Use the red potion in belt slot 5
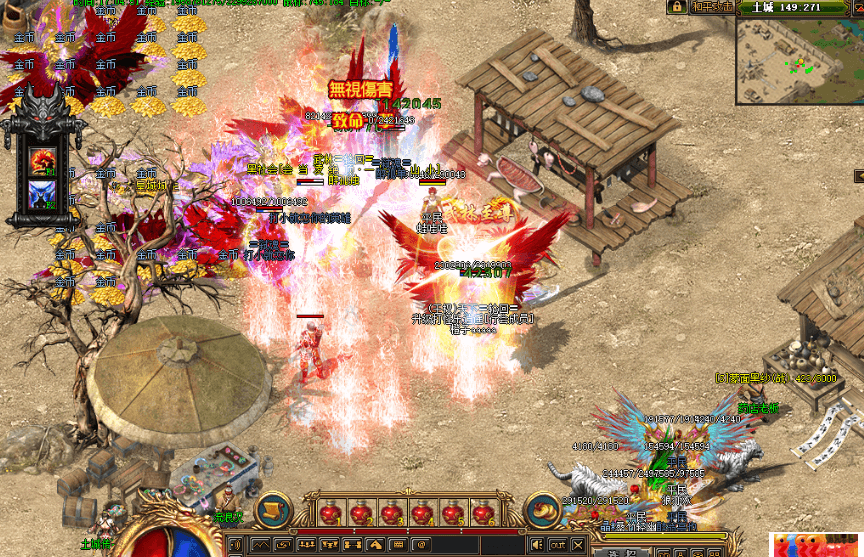The height and width of the screenshot is (557, 864). [x=454, y=513]
